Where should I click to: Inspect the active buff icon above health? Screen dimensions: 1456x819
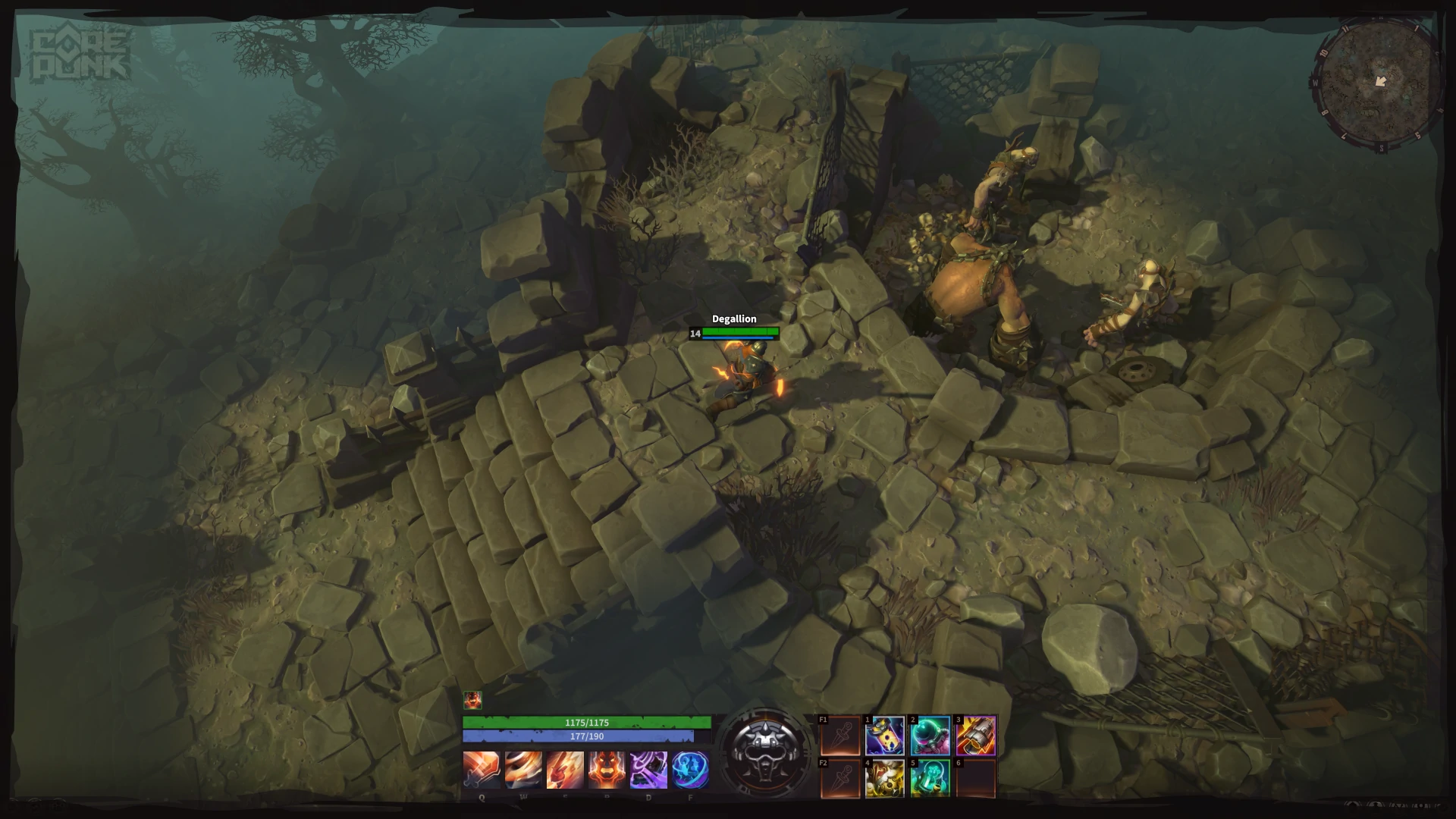pyautogui.click(x=472, y=699)
